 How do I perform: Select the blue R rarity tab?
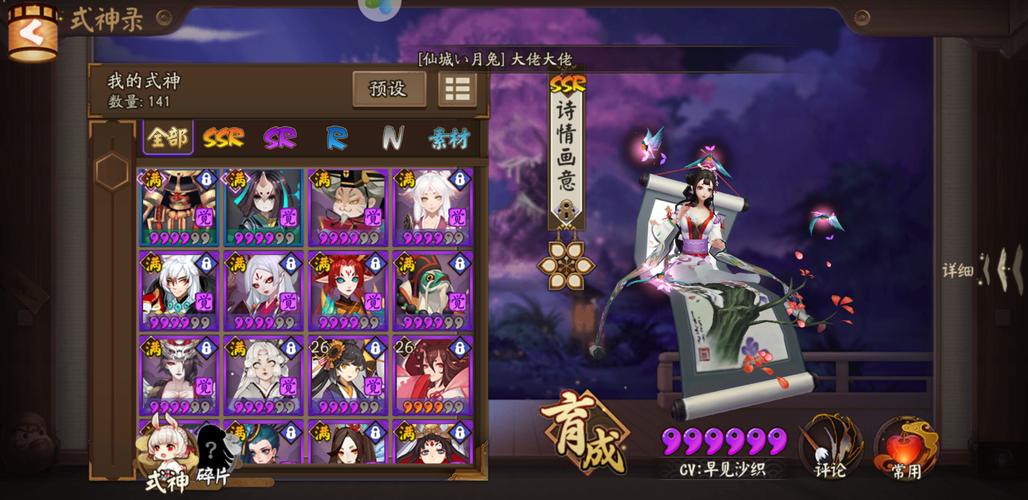(336, 138)
